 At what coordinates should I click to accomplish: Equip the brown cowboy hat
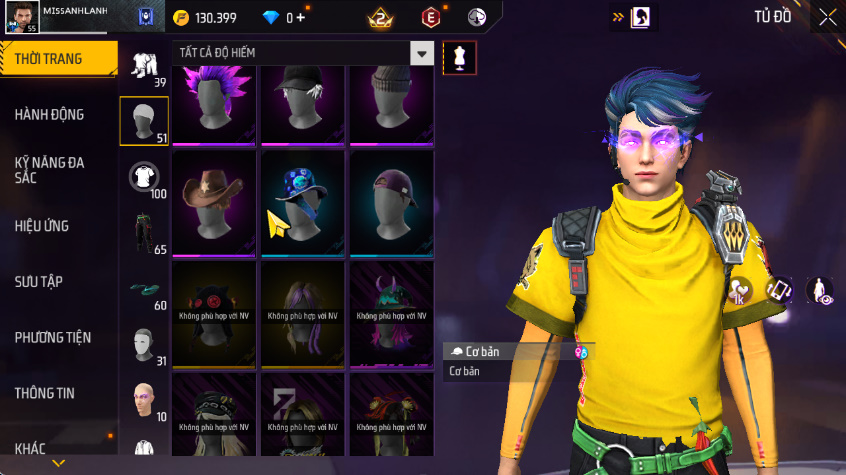pos(214,198)
